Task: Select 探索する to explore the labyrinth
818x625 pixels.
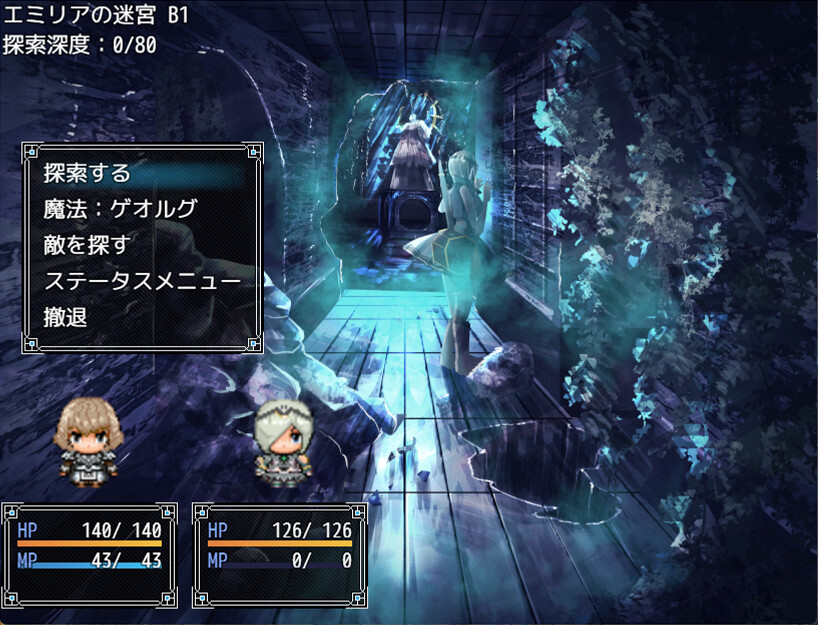Action: tap(88, 173)
